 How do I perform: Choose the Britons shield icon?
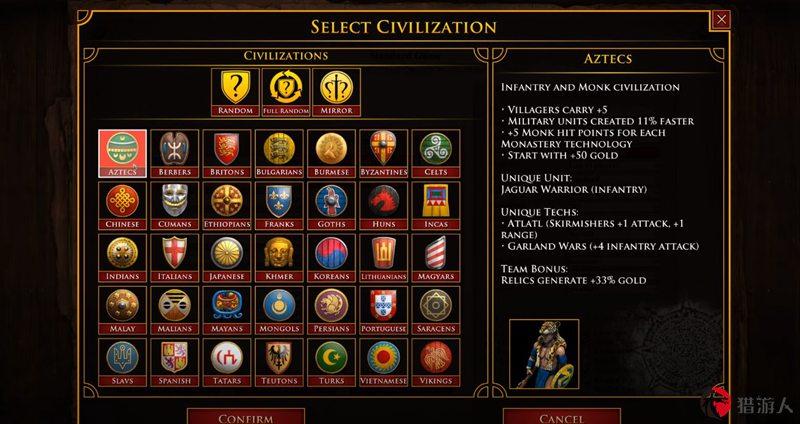pyautogui.click(x=227, y=153)
